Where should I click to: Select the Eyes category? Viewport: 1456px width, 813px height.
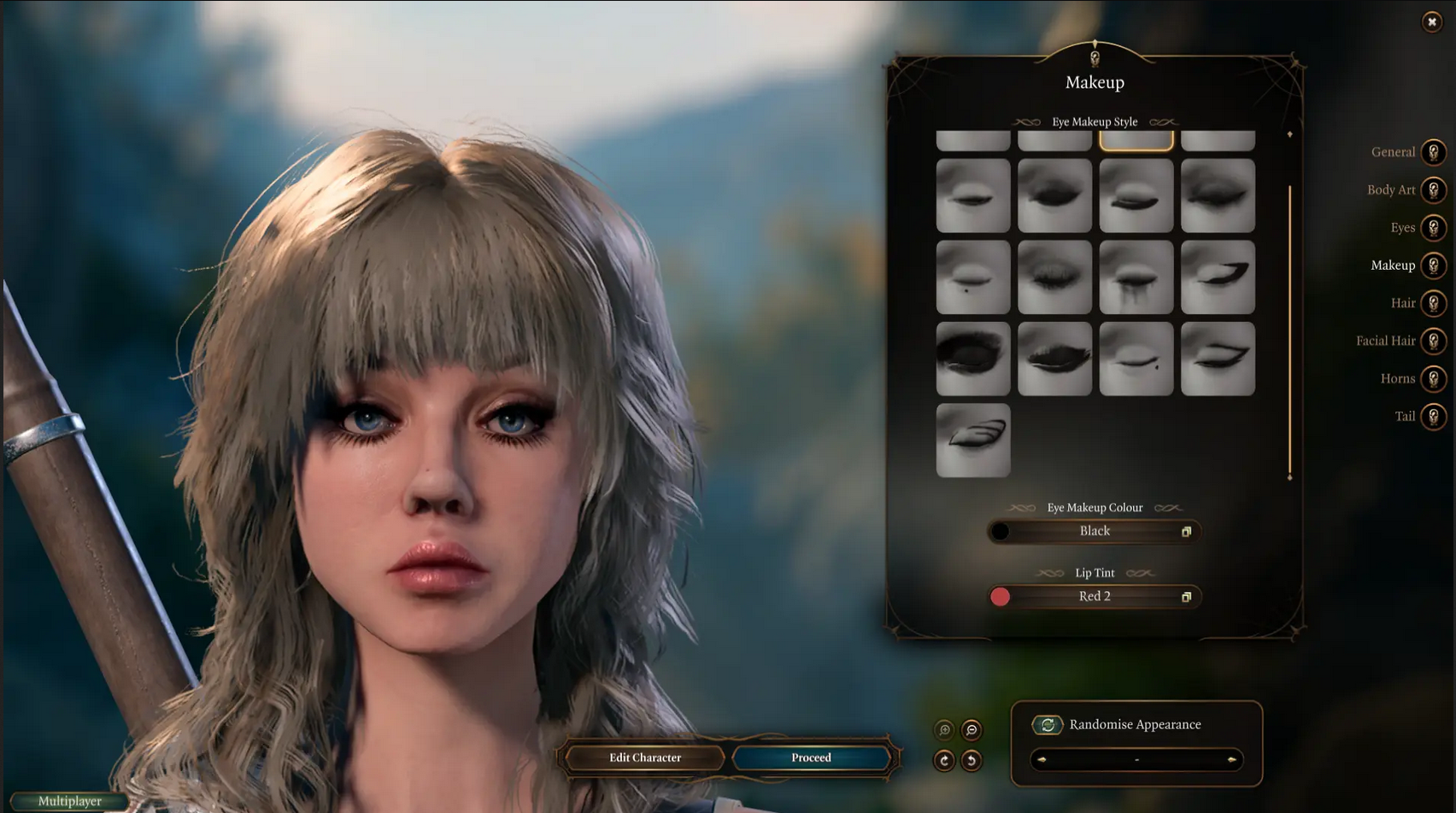pos(1433,228)
